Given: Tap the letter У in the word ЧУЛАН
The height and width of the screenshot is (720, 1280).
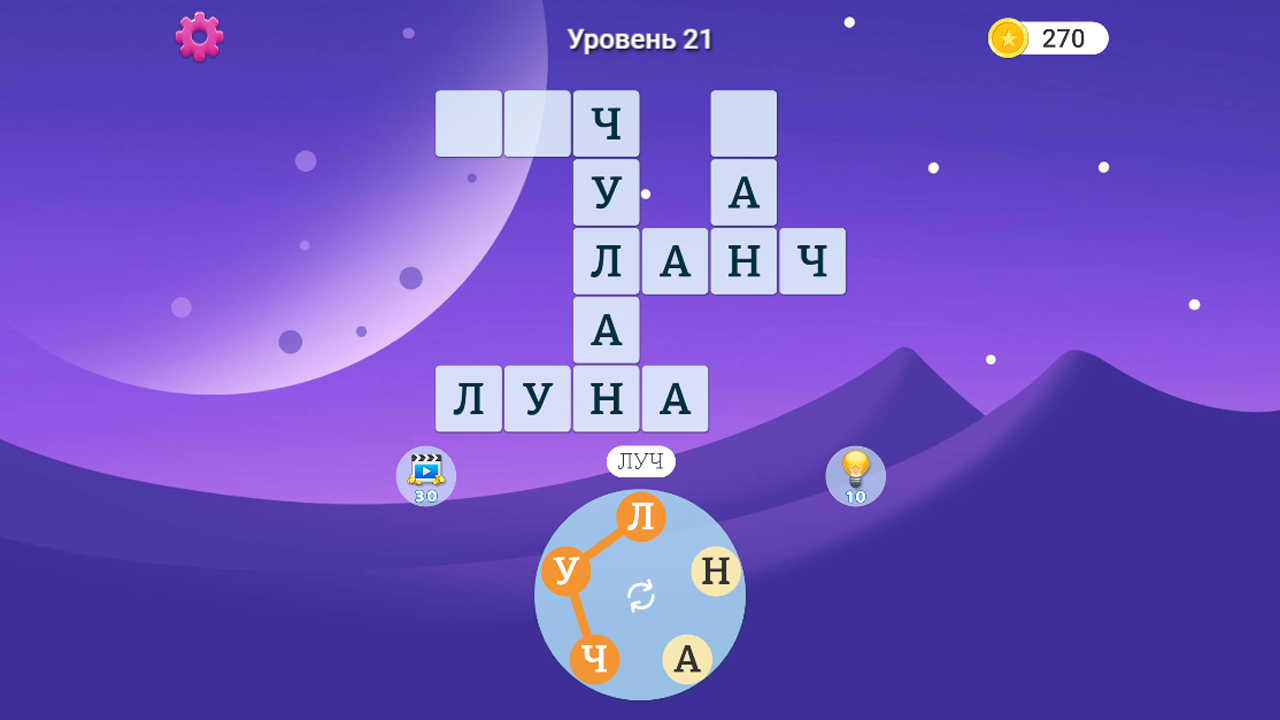Looking at the screenshot, I should coord(605,192).
